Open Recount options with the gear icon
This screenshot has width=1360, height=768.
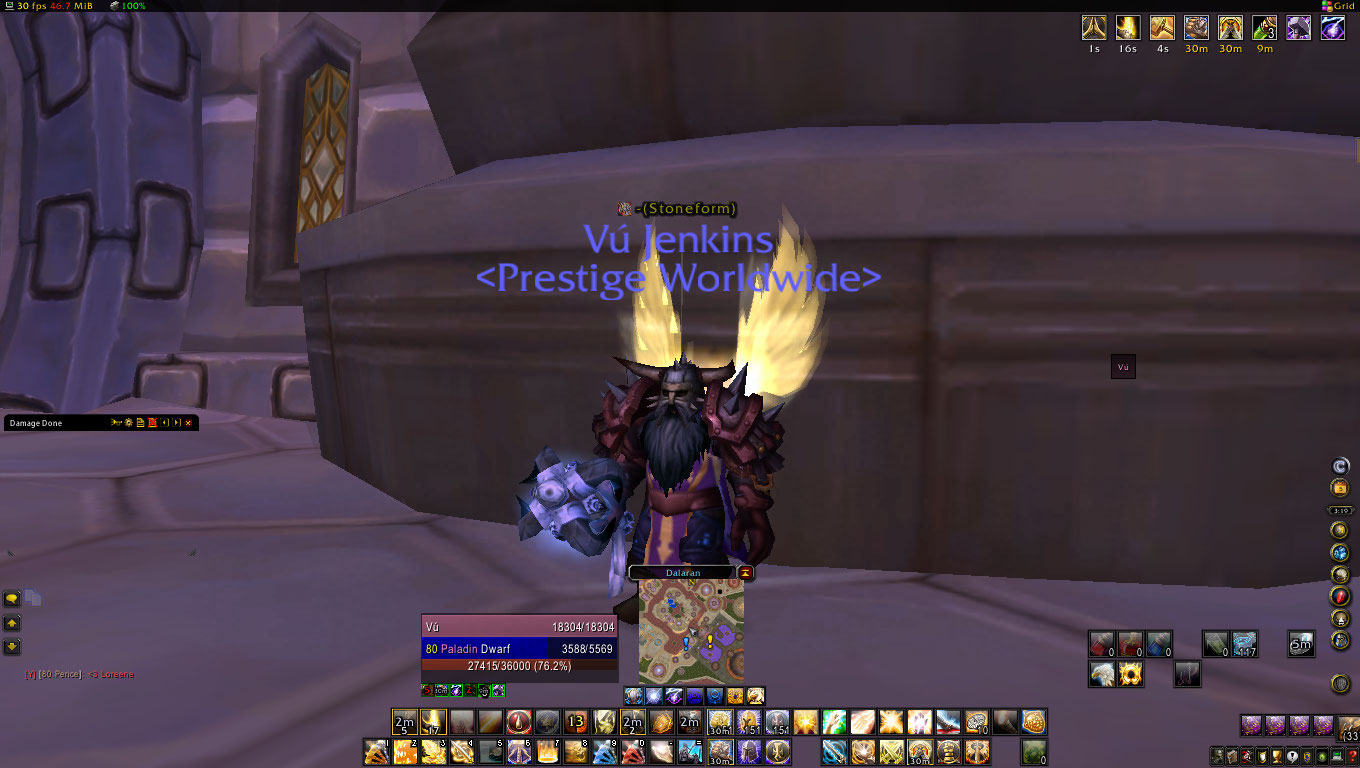[129, 422]
